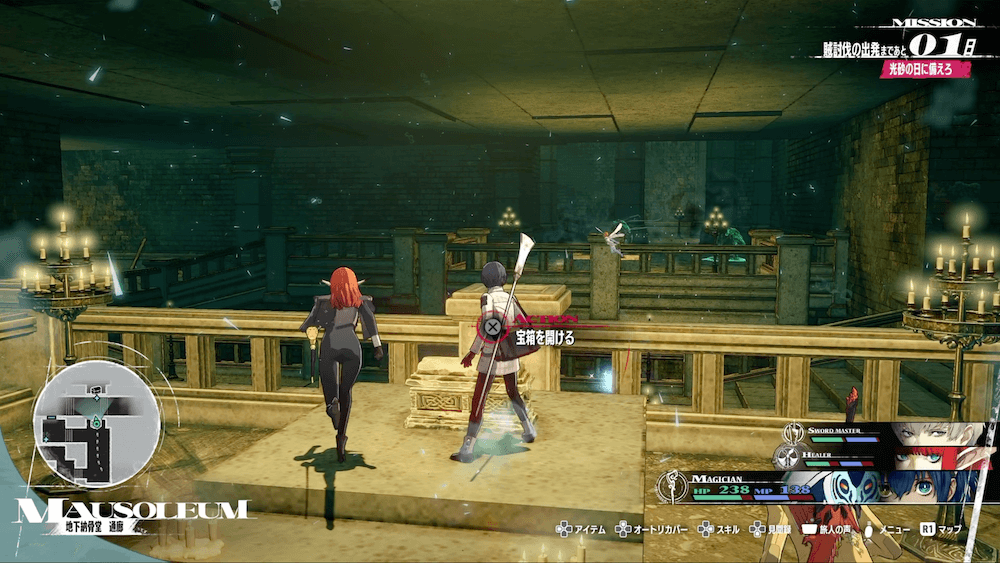Select the 光砂の日に備えろ mission objective banner
Viewport: 1000px width, 563px height.
pyautogui.click(x=927, y=72)
